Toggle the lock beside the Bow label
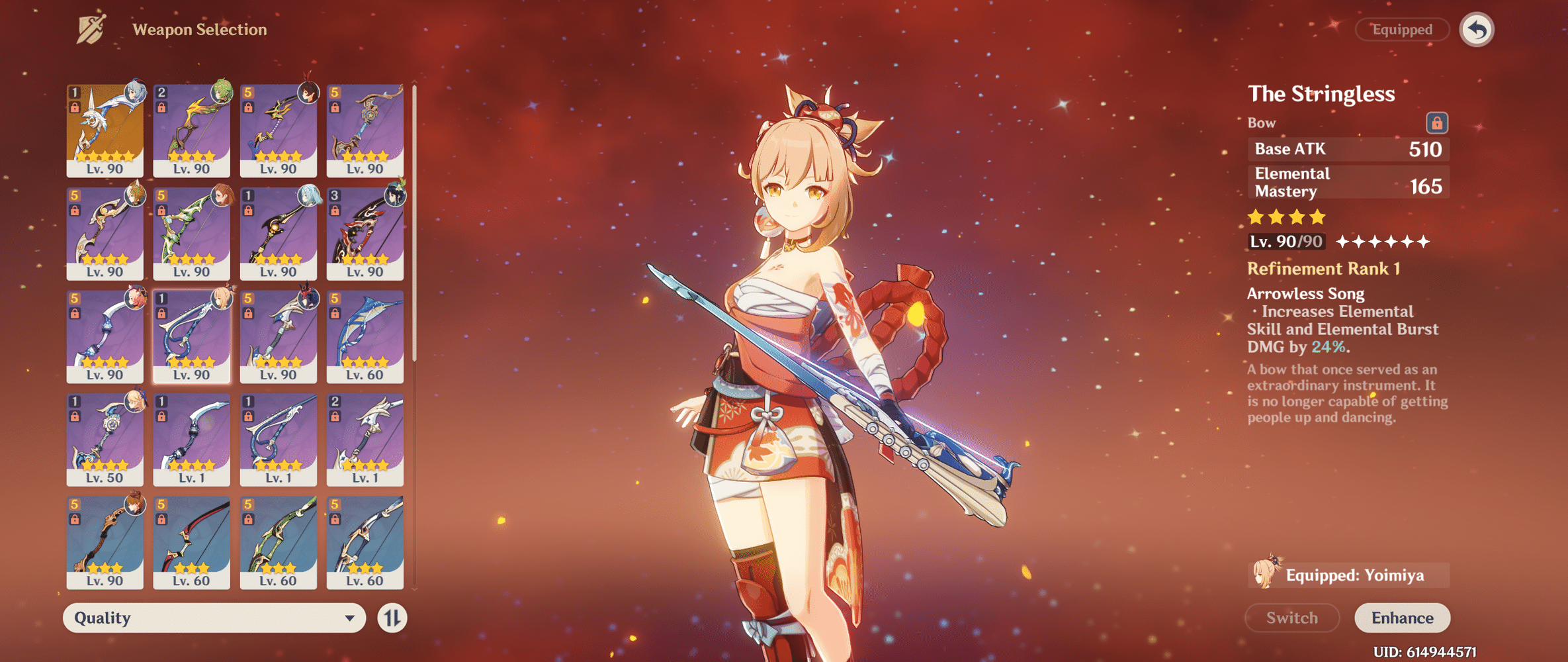 coord(1437,122)
